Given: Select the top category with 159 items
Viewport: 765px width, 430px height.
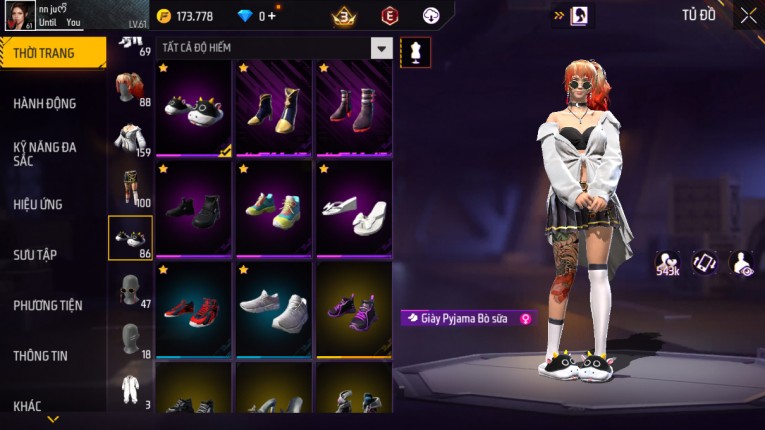Looking at the screenshot, I should click(x=129, y=139).
